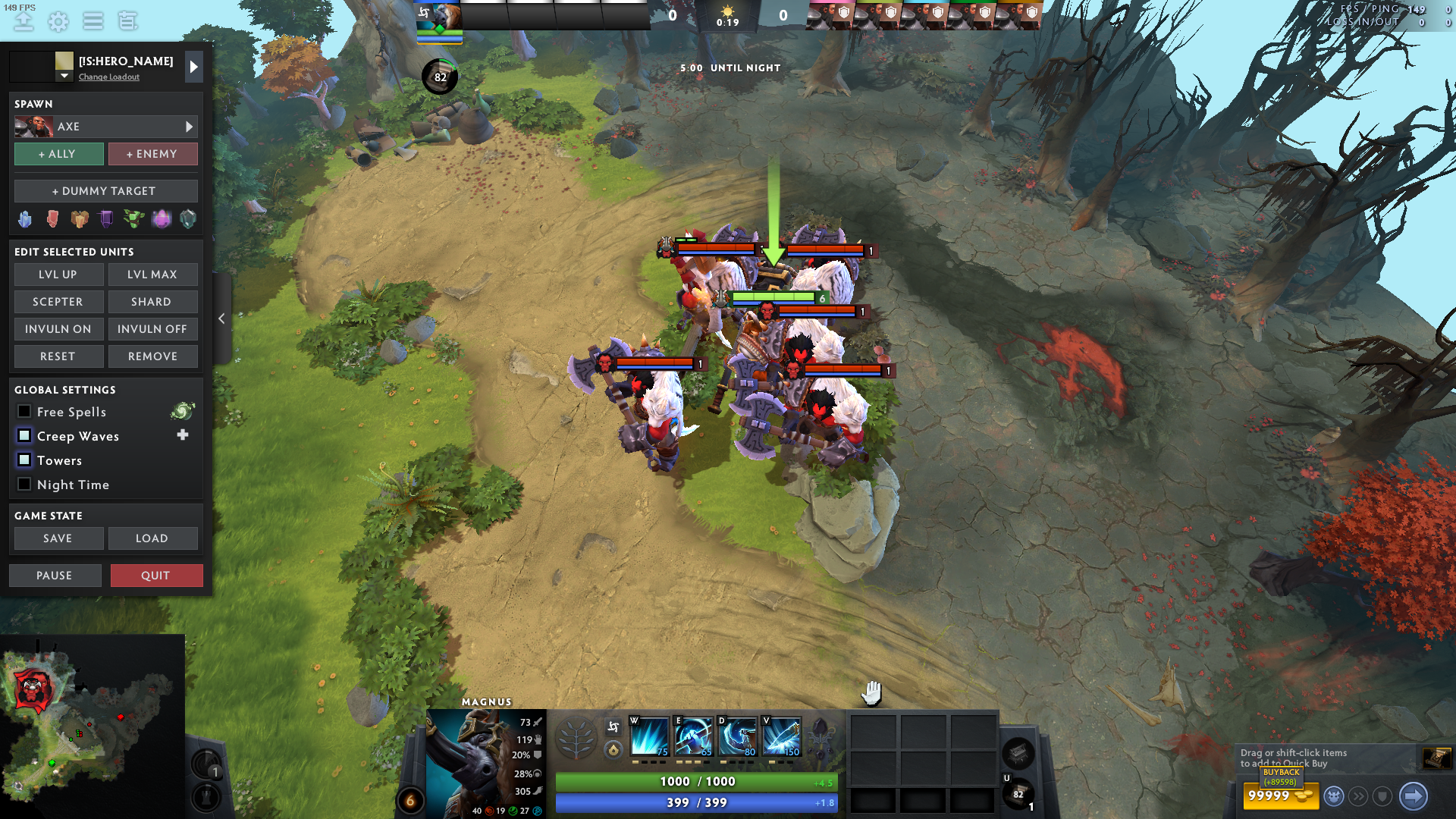Add a dummy target
Viewport: 1456px width, 819px height.
(105, 191)
